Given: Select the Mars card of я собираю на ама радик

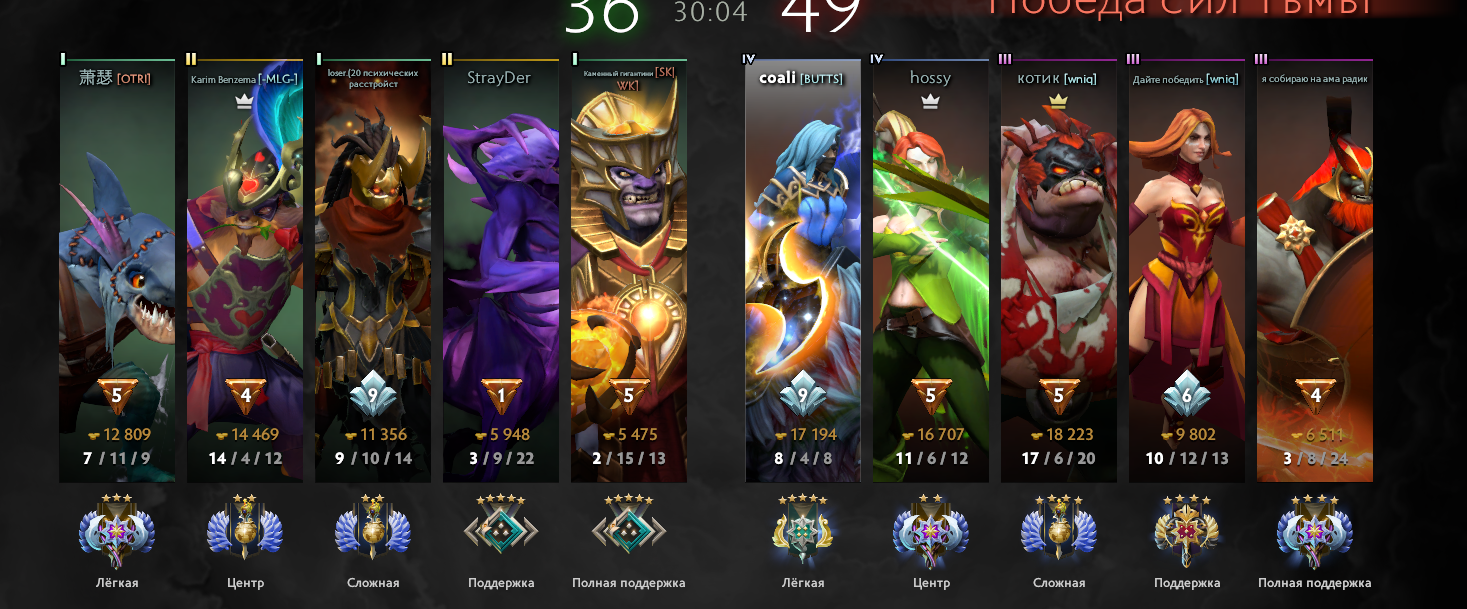Looking at the screenshot, I should (1315, 270).
